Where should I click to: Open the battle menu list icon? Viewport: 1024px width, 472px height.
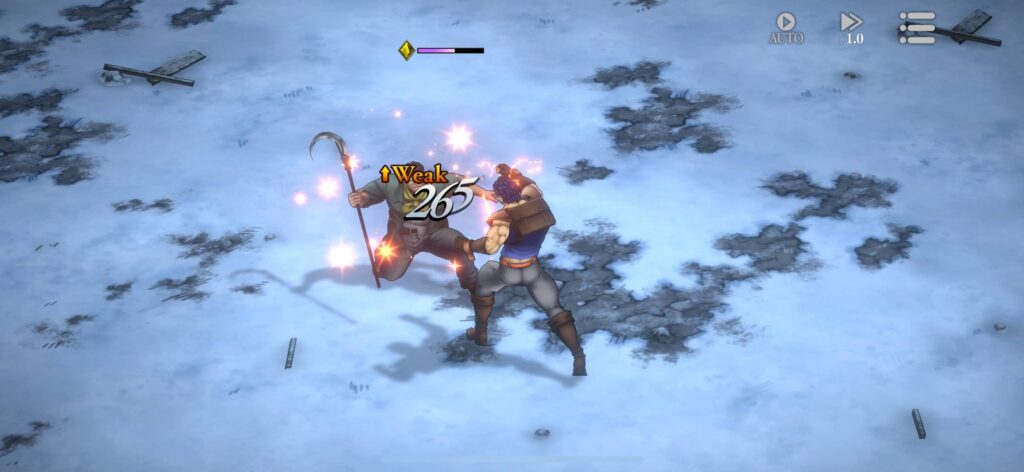pyautogui.click(x=916, y=27)
